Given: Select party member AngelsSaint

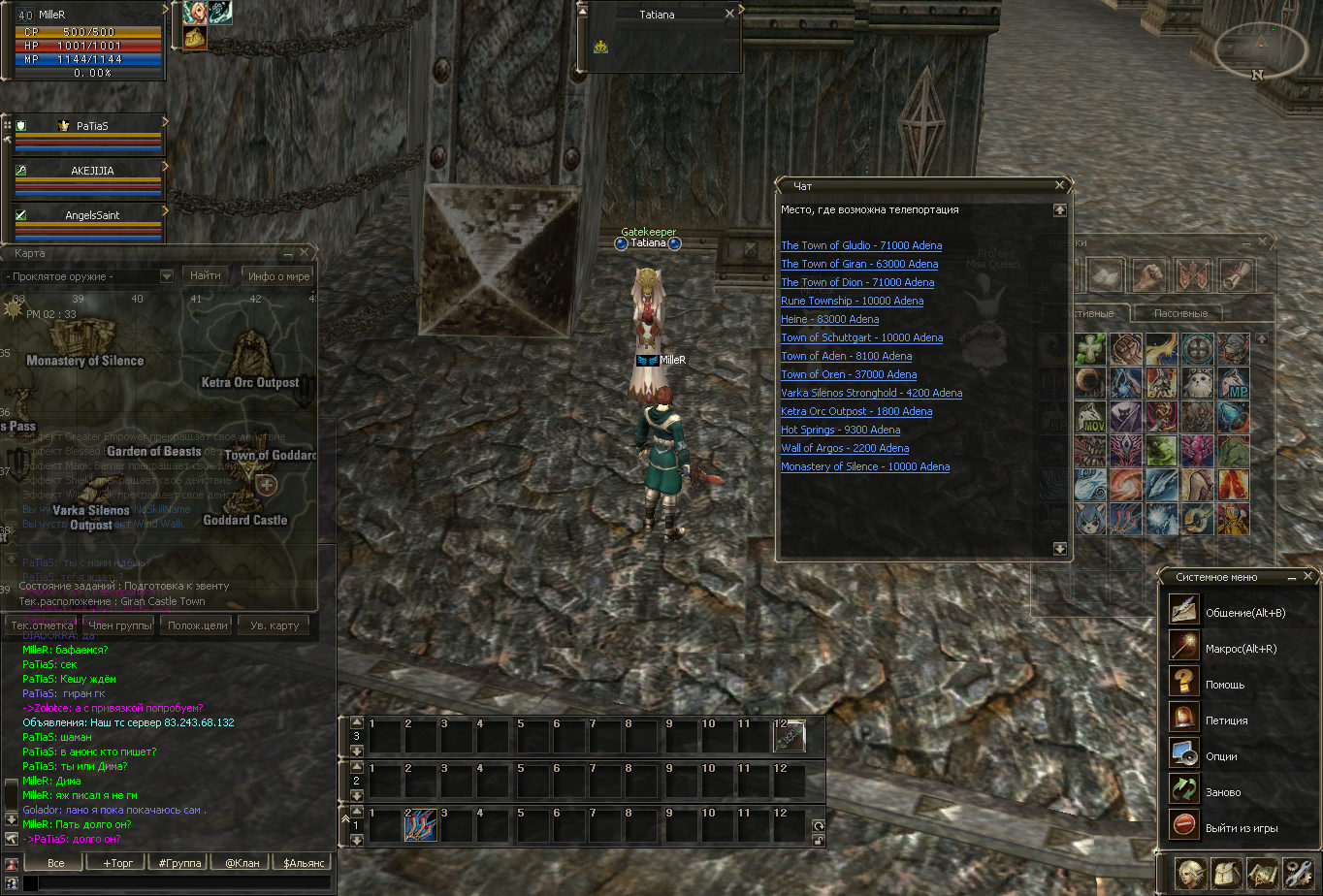Looking at the screenshot, I should tap(91, 215).
